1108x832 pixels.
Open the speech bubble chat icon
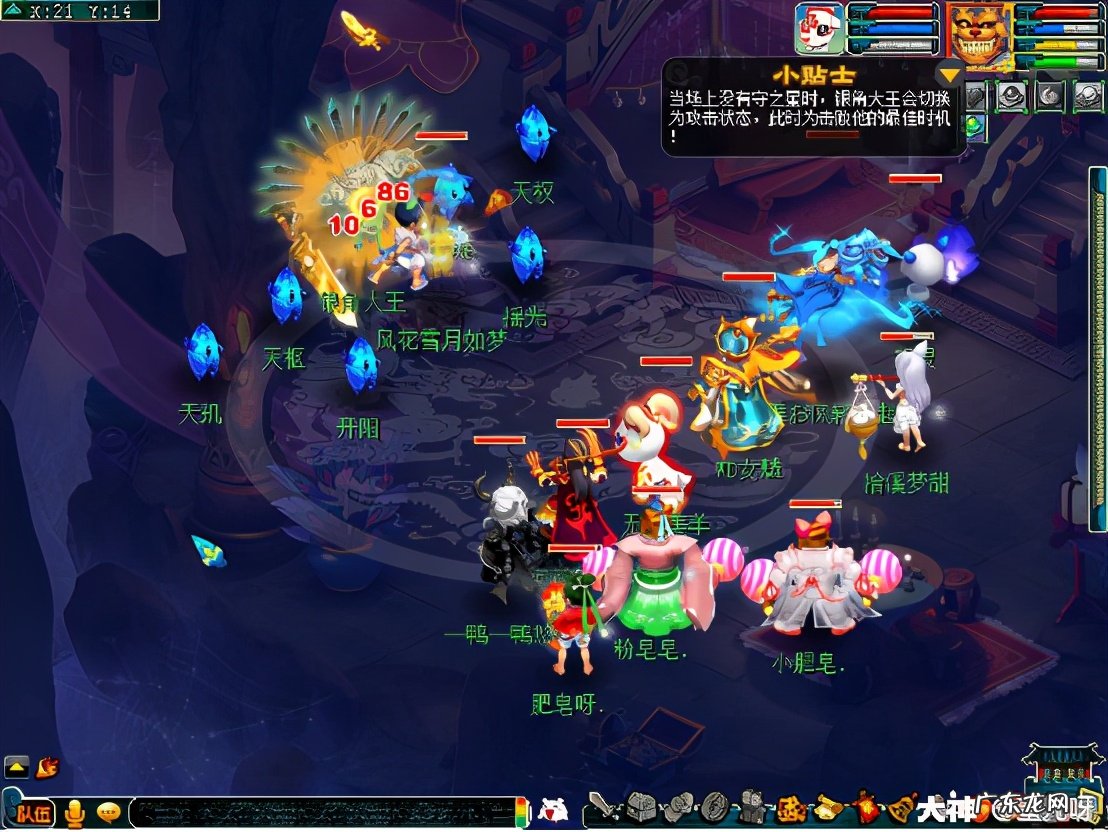click(x=109, y=812)
